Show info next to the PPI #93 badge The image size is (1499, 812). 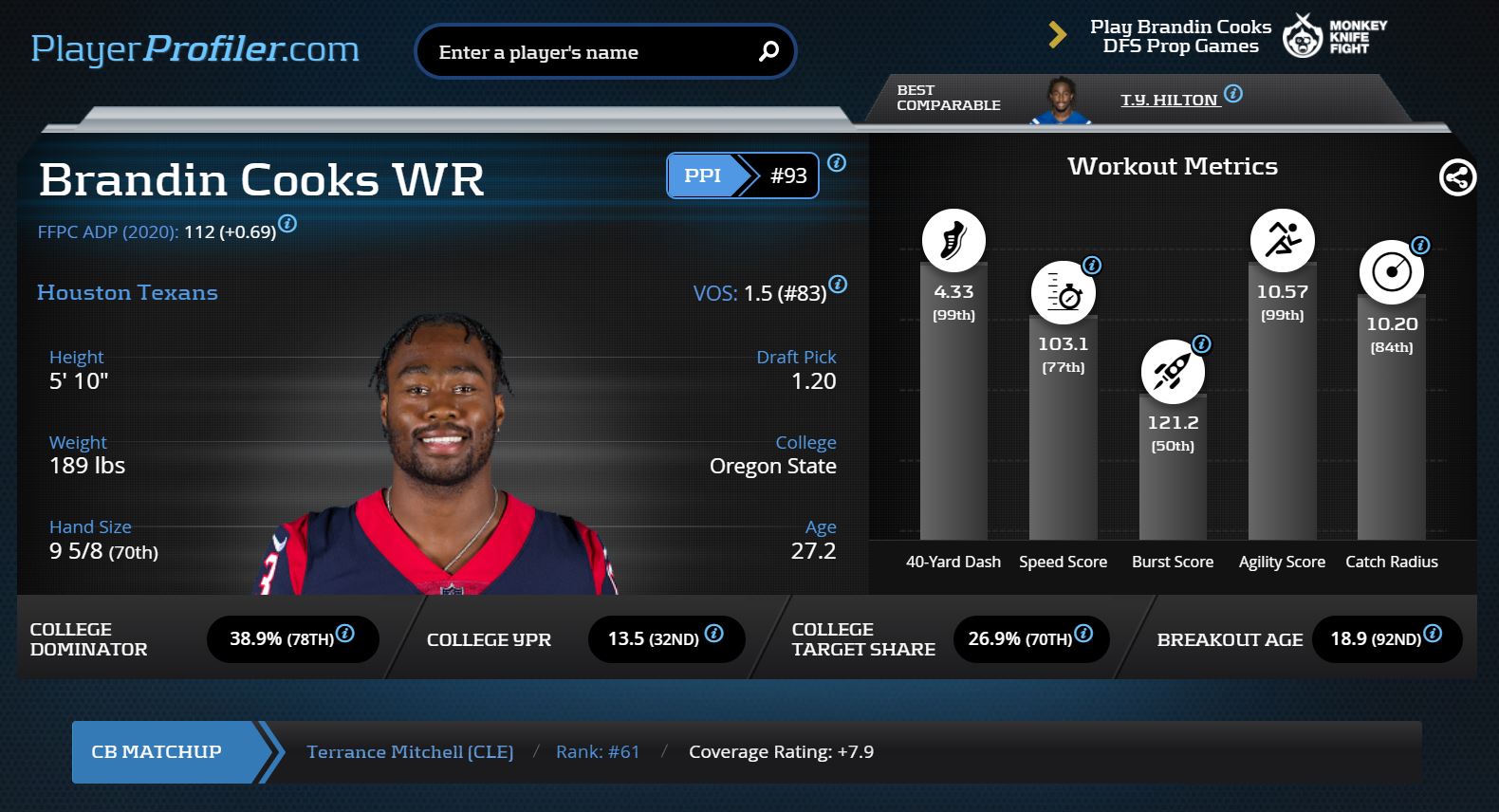point(837,163)
